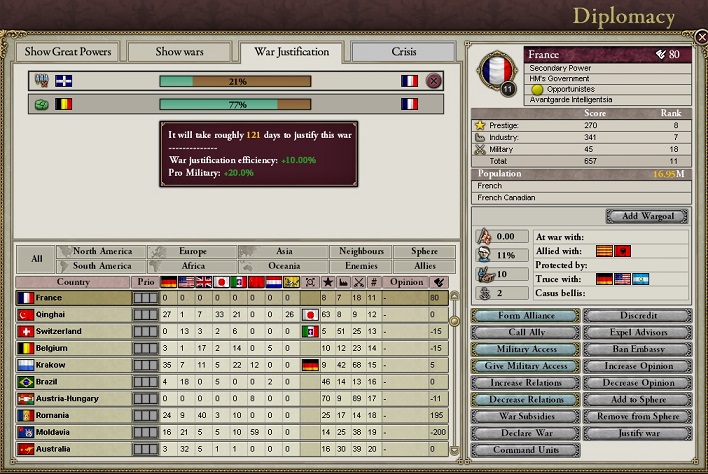Open the Show wars tab
This screenshot has height=474, width=708.
(178, 51)
